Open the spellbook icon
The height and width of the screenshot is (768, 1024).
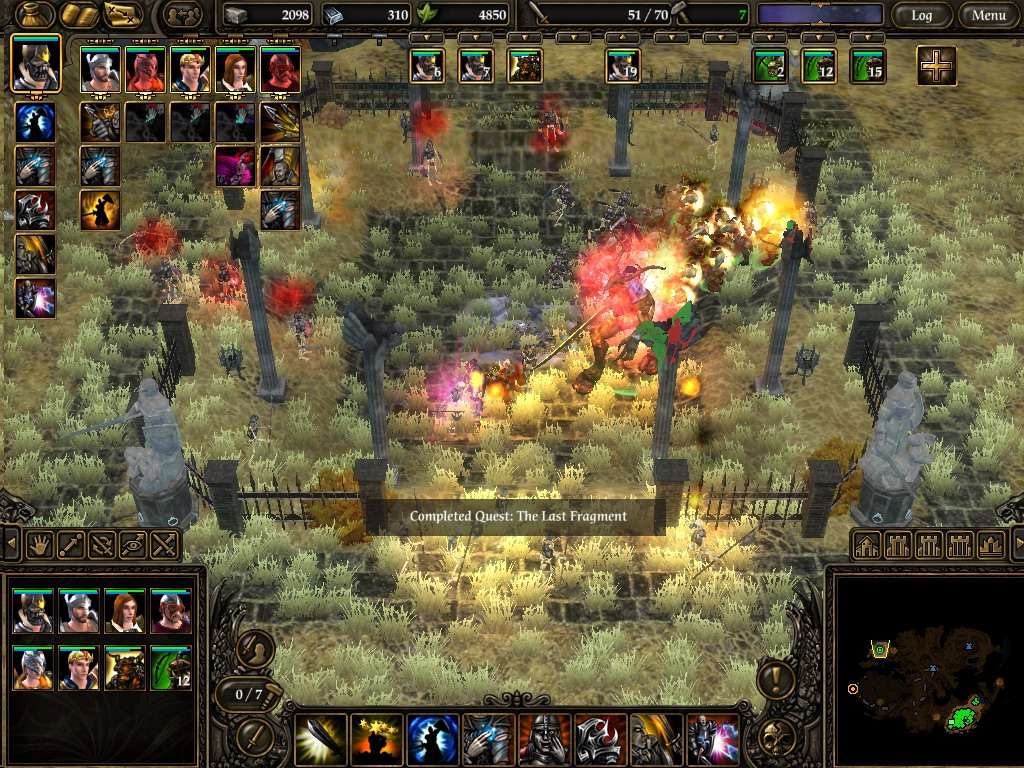coord(77,15)
